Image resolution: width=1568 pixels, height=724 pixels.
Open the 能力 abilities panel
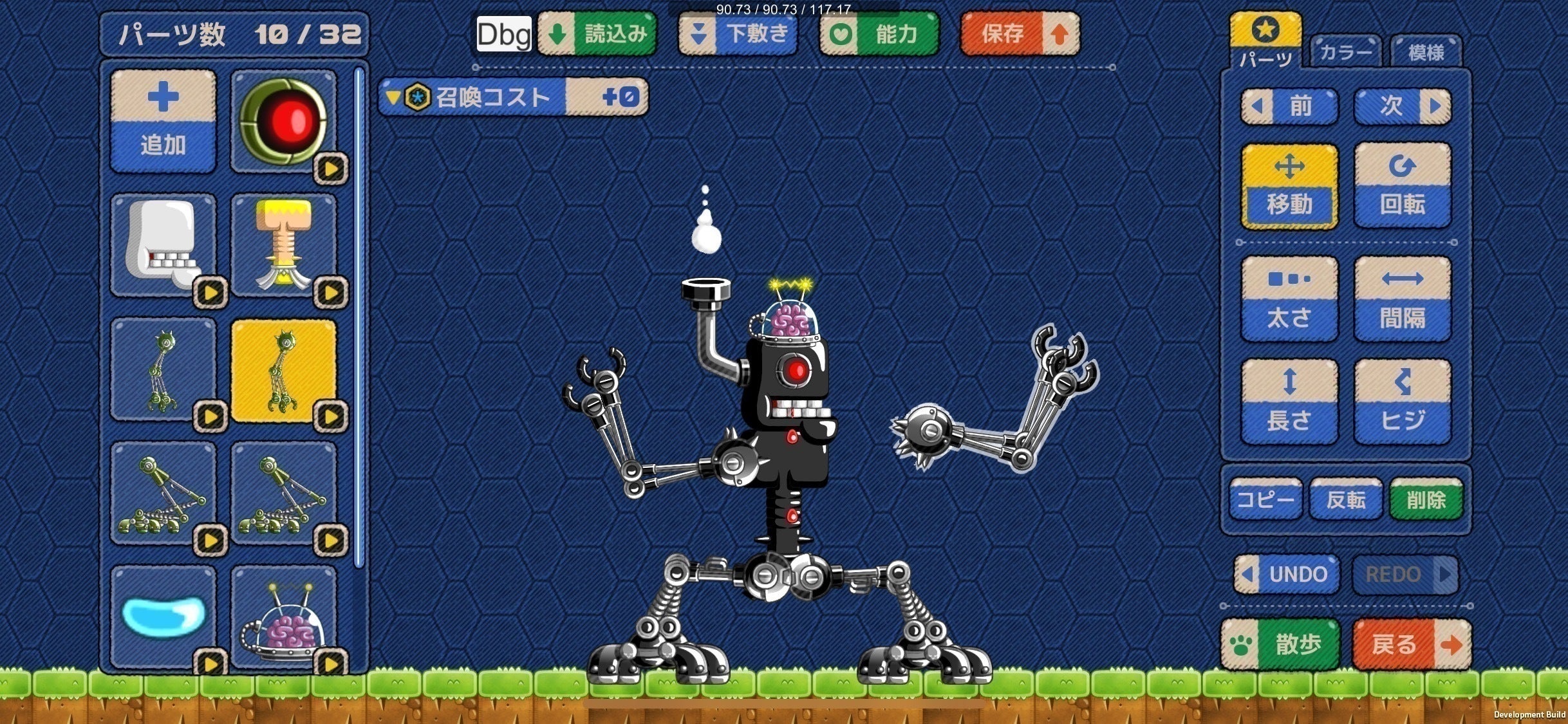pos(879,33)
